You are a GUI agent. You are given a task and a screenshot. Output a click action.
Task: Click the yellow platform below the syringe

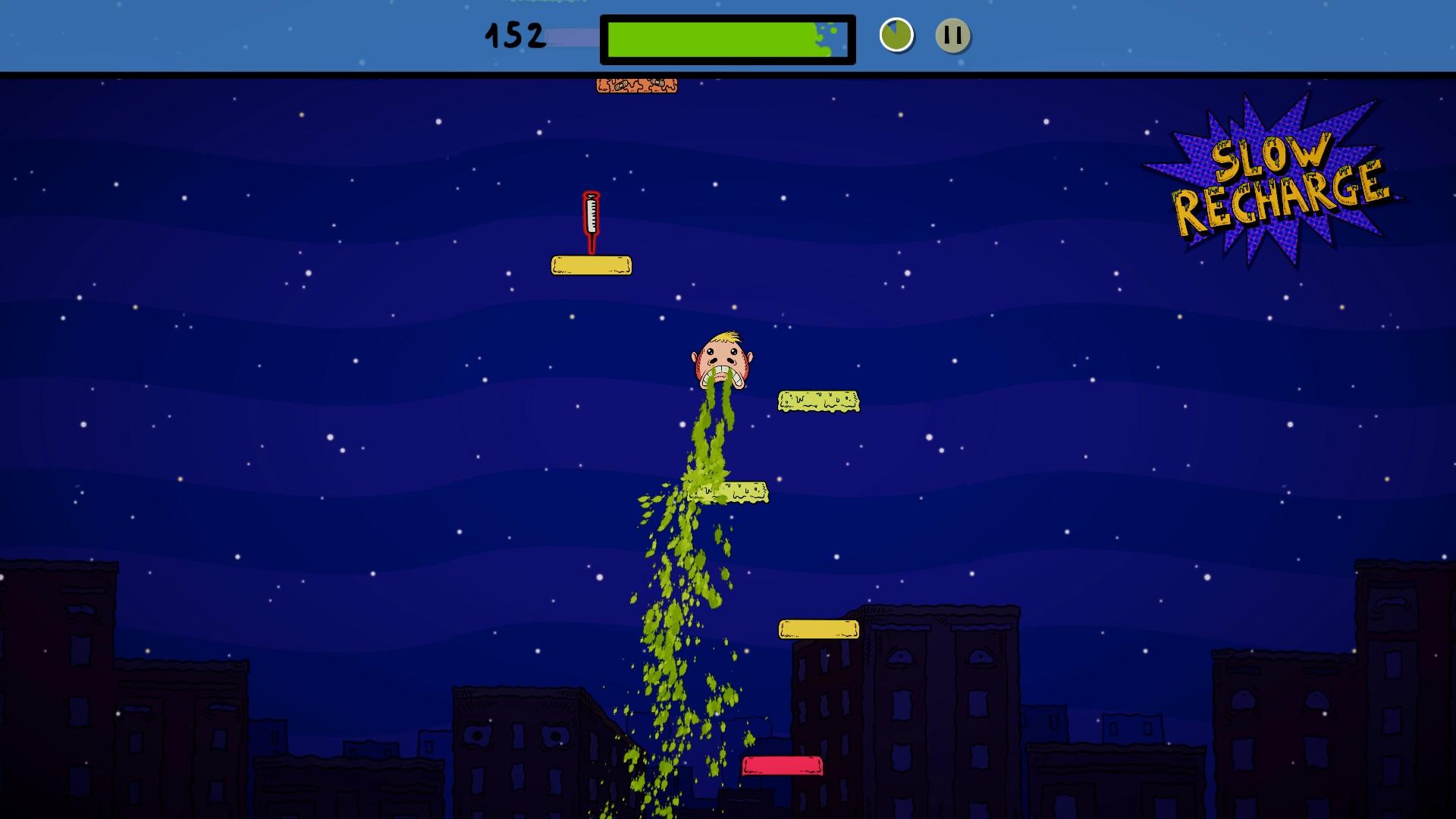click(590, 264)
